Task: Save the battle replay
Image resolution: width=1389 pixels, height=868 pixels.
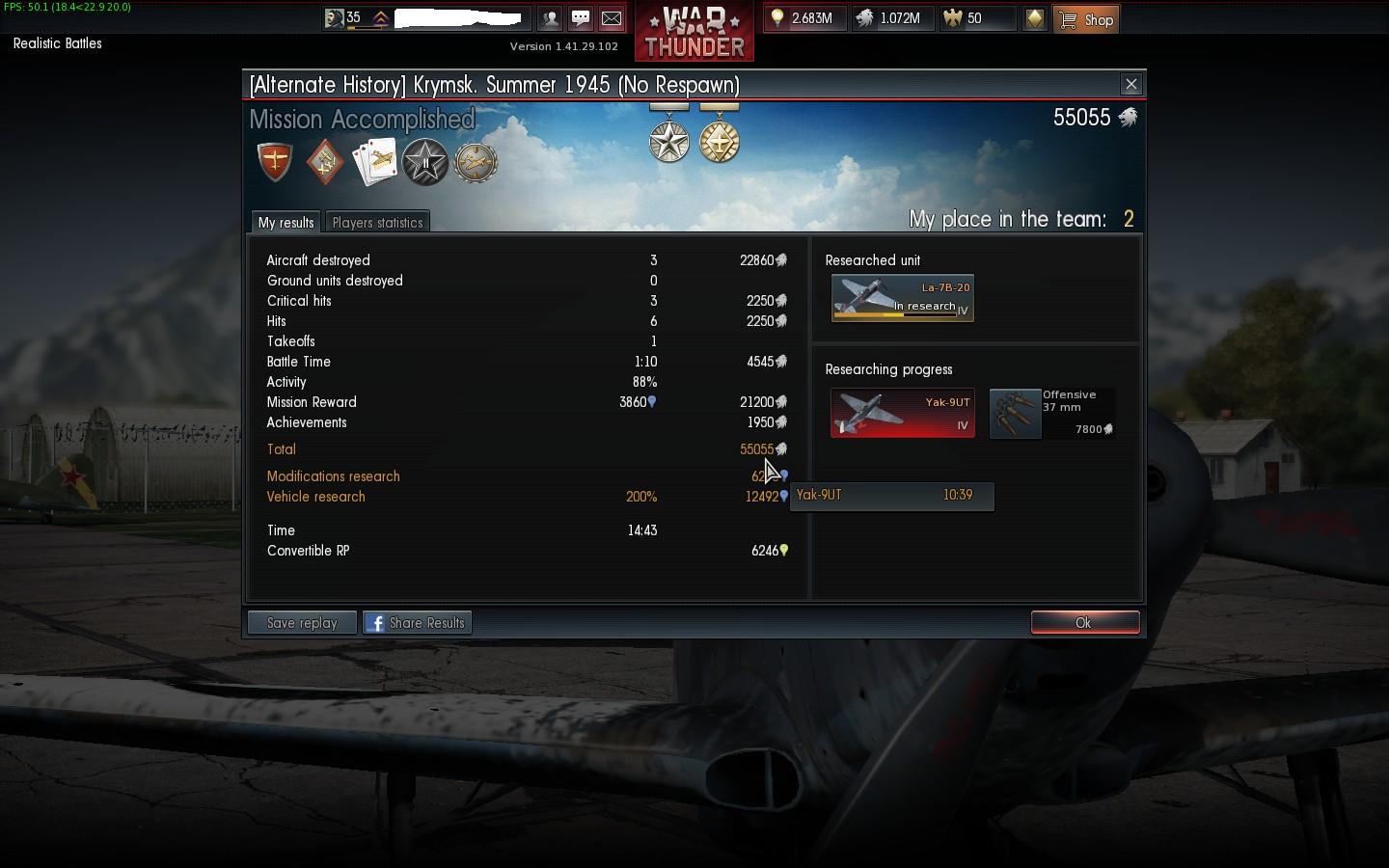Action: click(302, 623)
